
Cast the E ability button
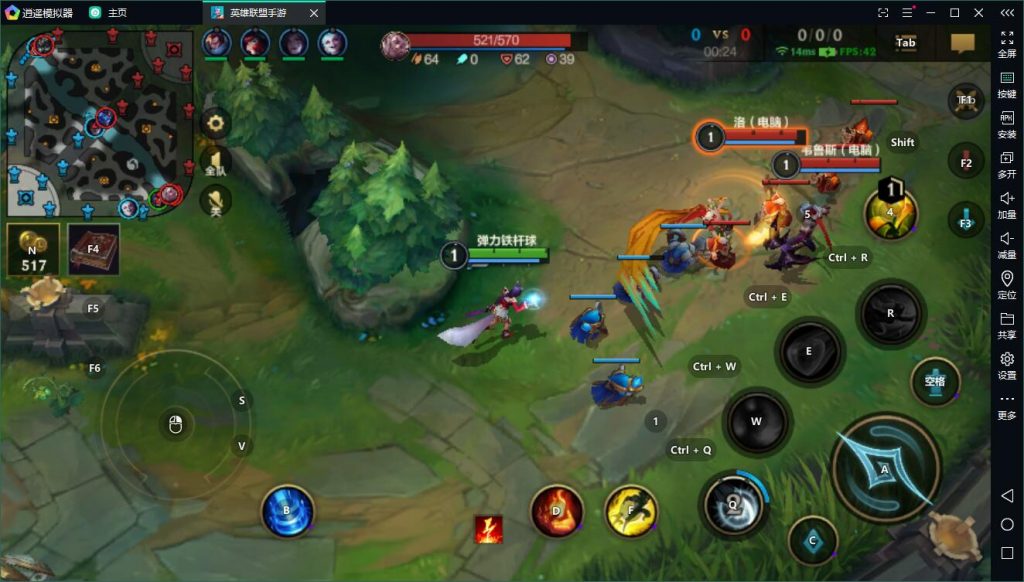(809, 352)
